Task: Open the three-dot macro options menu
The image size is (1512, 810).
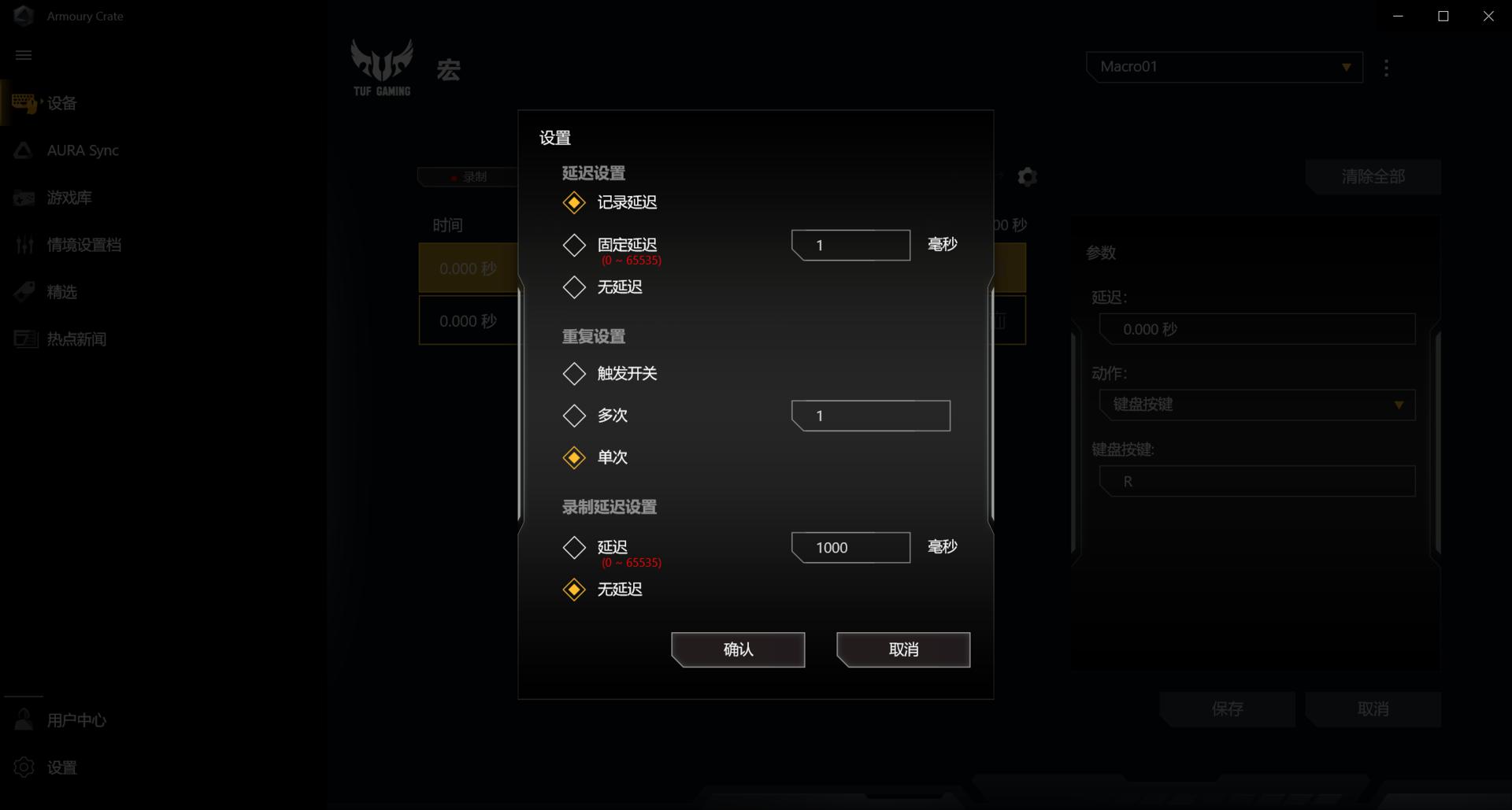Action: tap(1386, 67)
